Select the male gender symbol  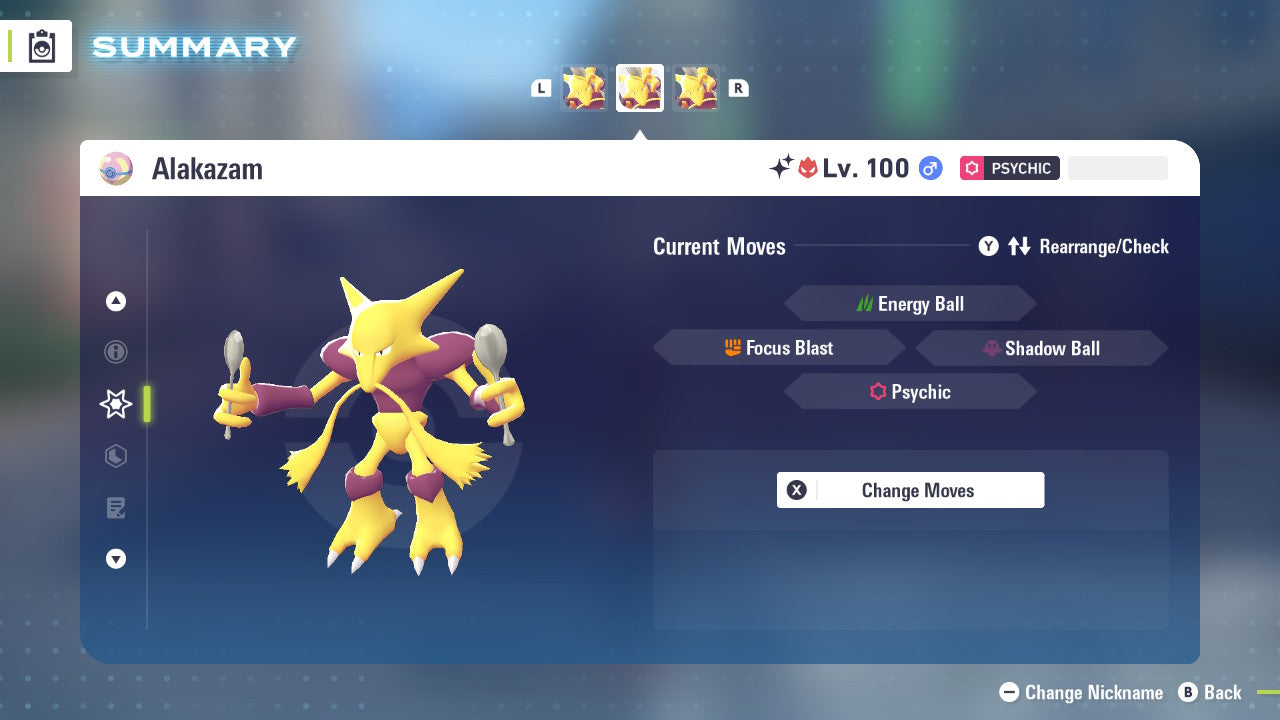pos(930,168)
